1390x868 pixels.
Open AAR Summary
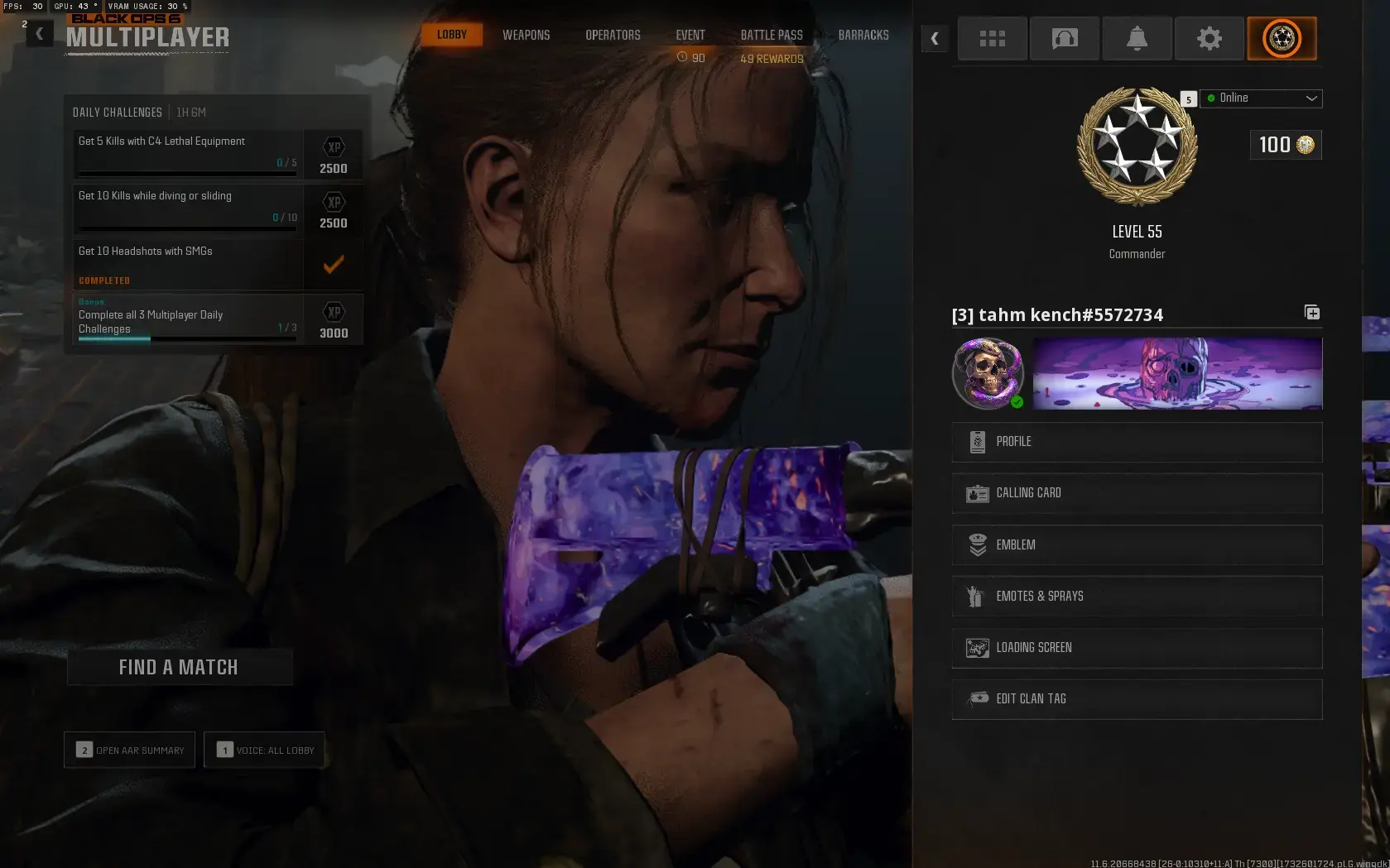pos(129,750)
